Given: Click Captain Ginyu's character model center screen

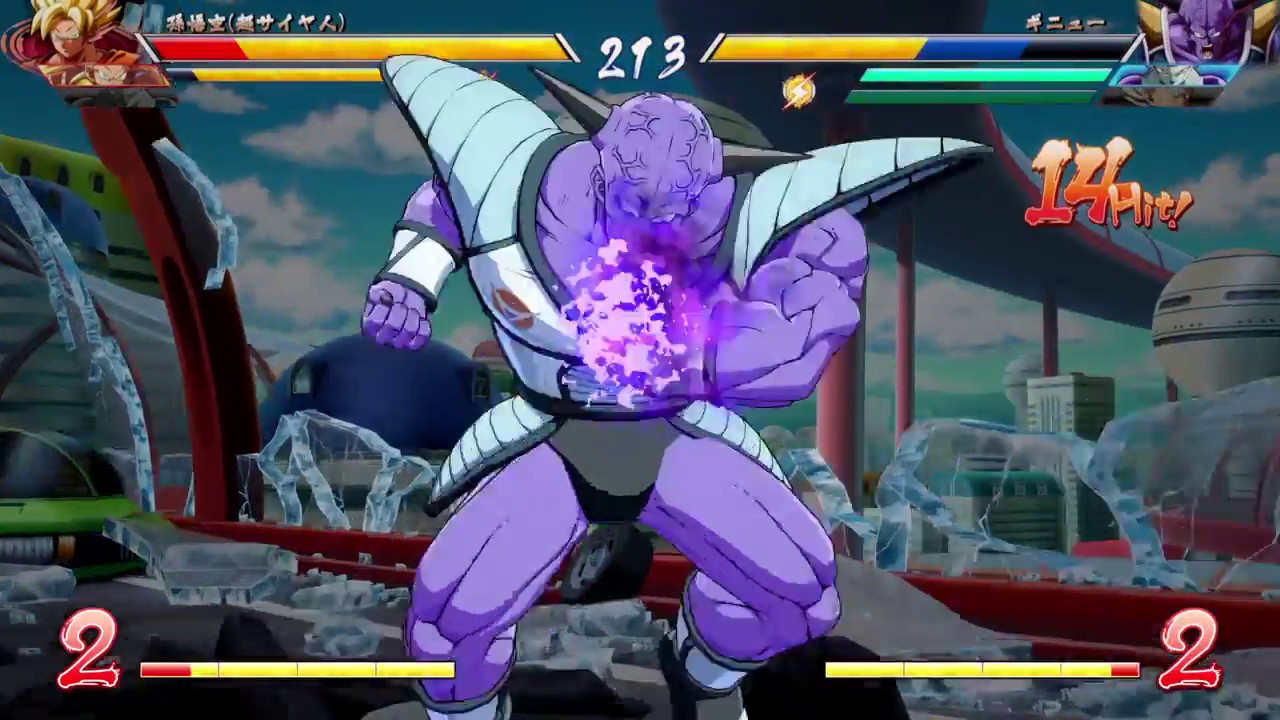Looking at the screenshot, I should (x=640, y=350).
